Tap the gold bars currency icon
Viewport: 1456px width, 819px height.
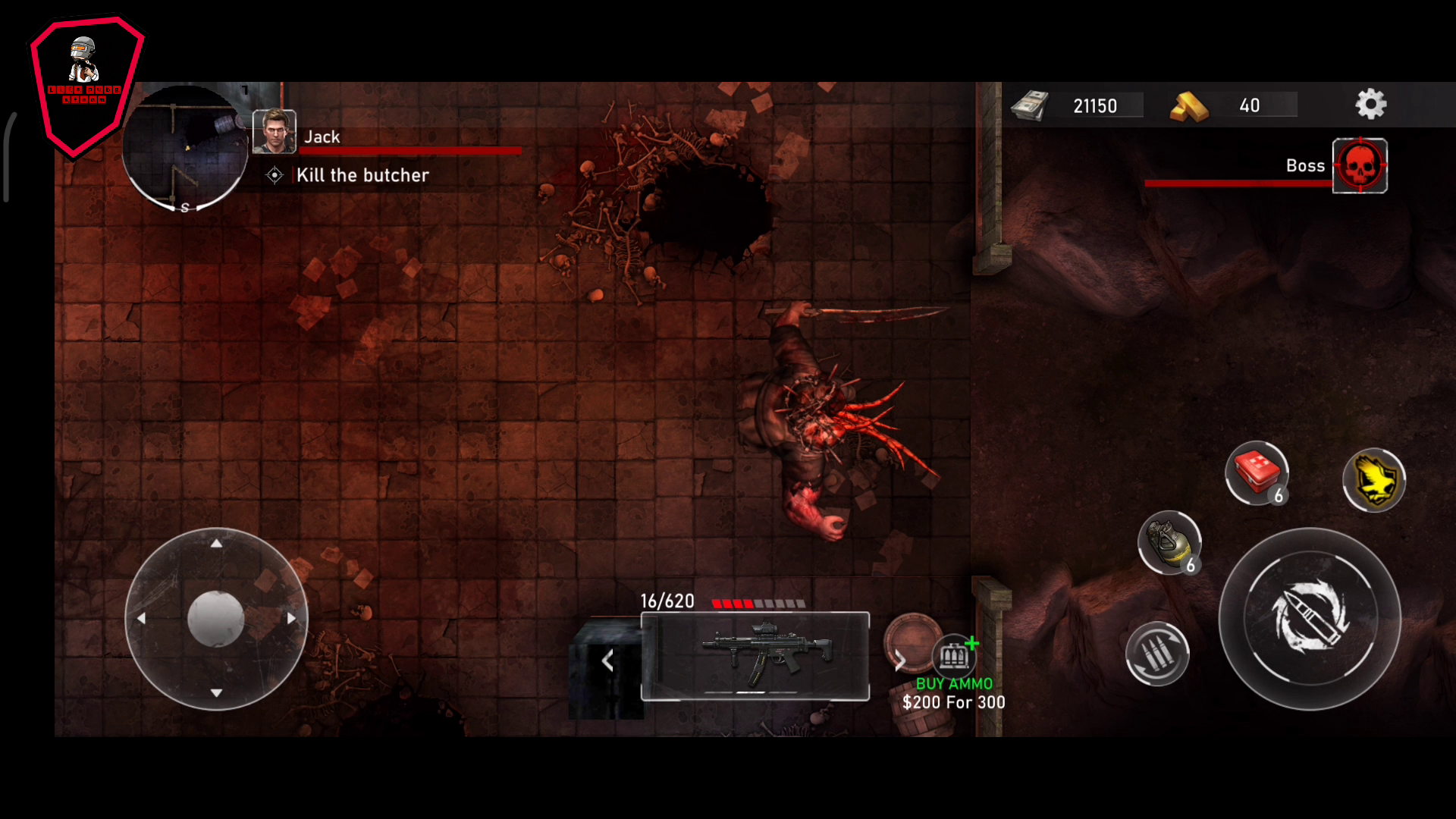pyautogui.click(x=1188, y=106)
